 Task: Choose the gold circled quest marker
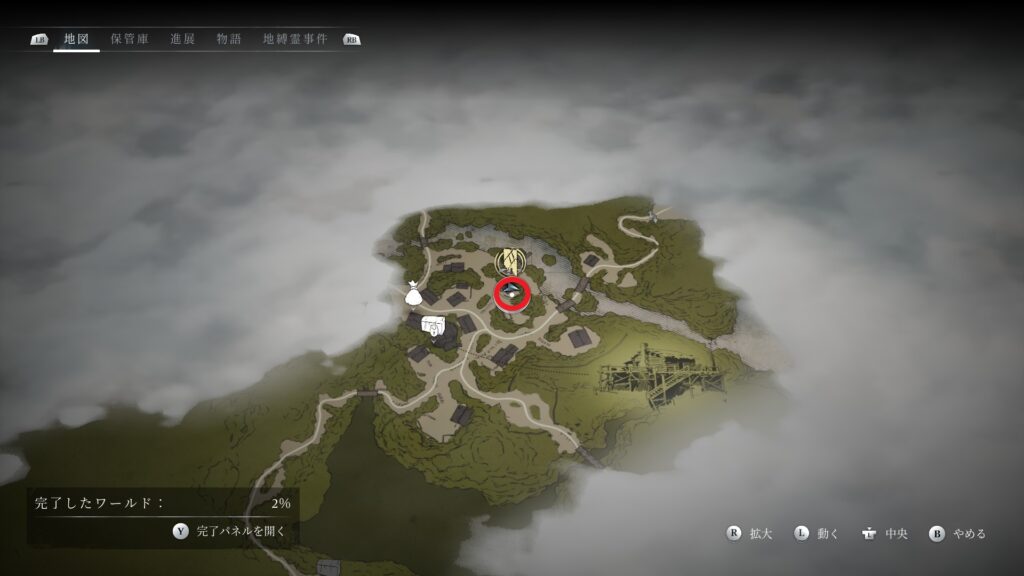[512, 262]
